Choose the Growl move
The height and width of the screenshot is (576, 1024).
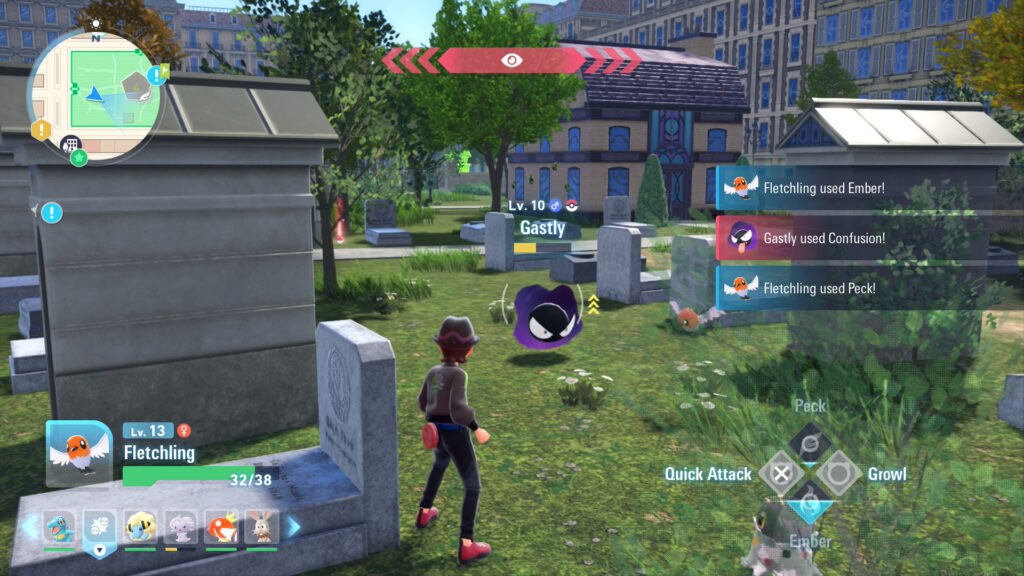coord(838,474)
